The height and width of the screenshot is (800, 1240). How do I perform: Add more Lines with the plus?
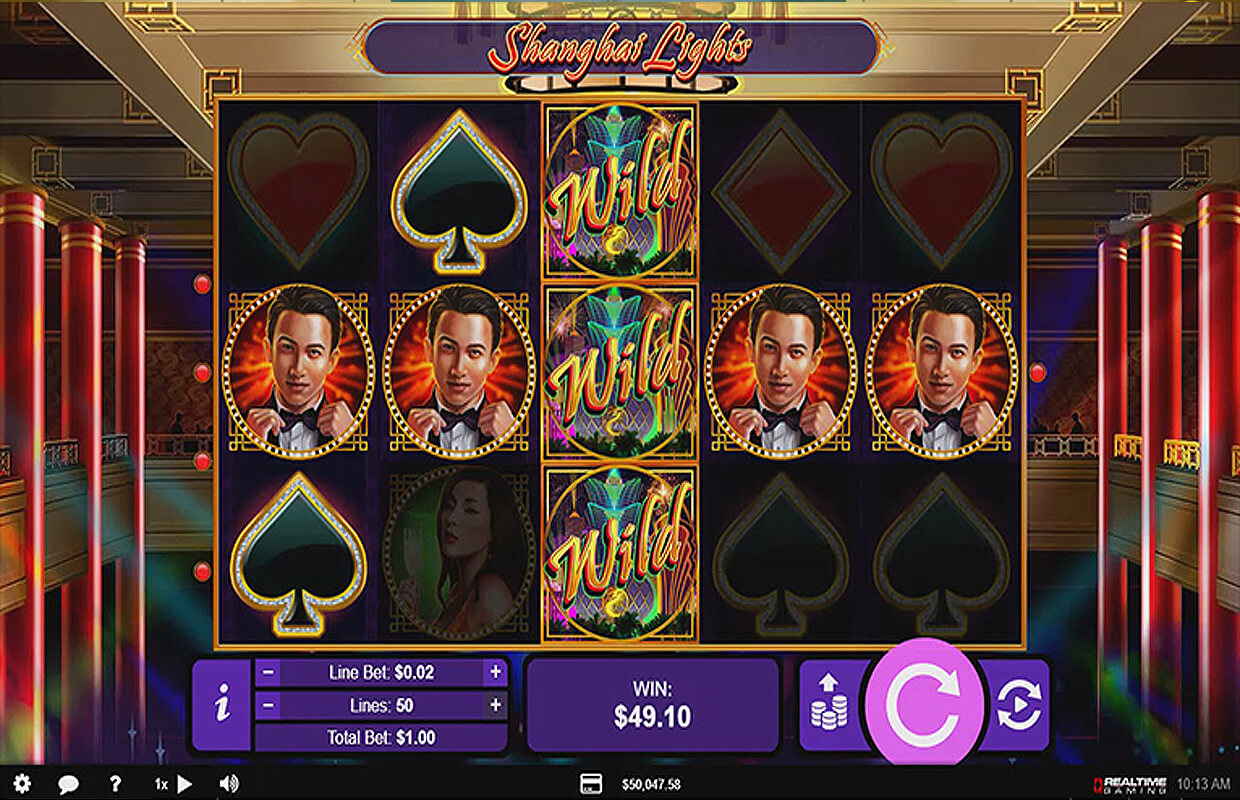(x=495, y=705)
